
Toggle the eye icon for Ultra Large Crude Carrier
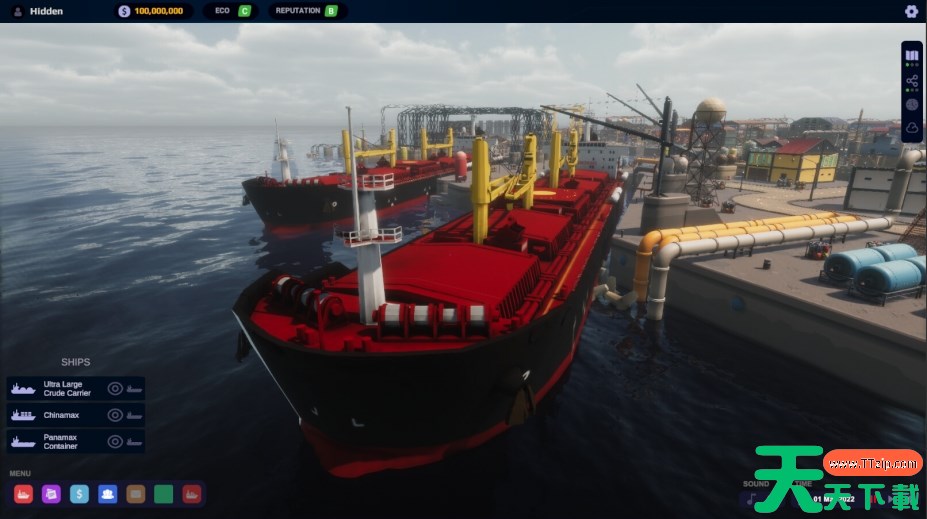click(x=115, y=388)
